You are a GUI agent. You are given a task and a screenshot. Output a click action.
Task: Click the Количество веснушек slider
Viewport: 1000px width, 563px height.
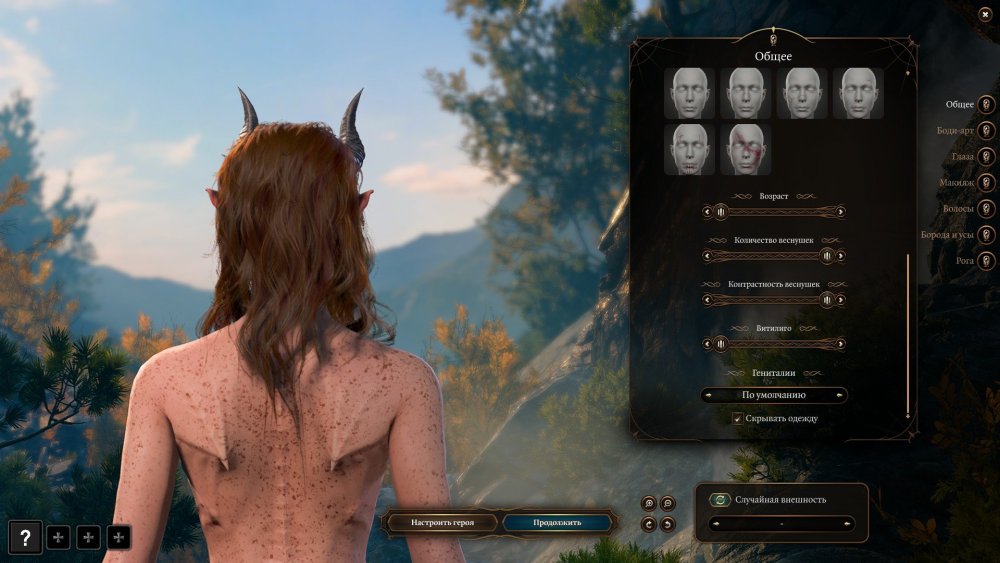(x=775, y=256)
